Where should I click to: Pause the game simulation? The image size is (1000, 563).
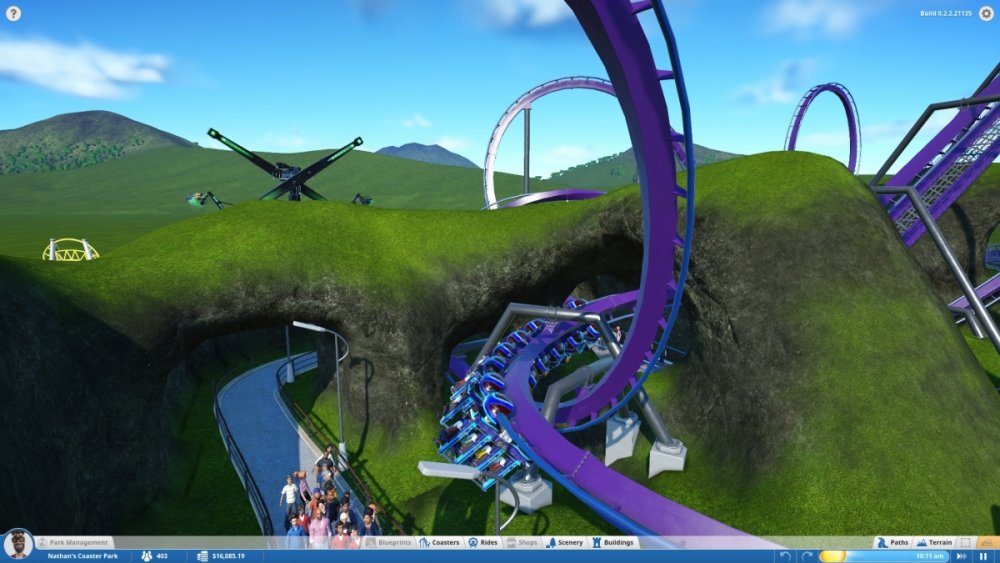point(983,556)
